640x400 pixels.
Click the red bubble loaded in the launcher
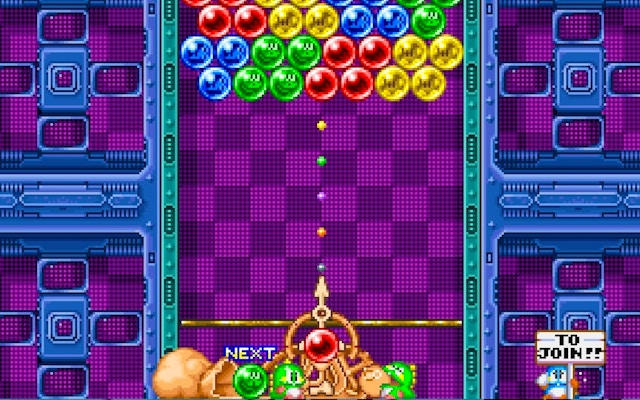[321, 346]
